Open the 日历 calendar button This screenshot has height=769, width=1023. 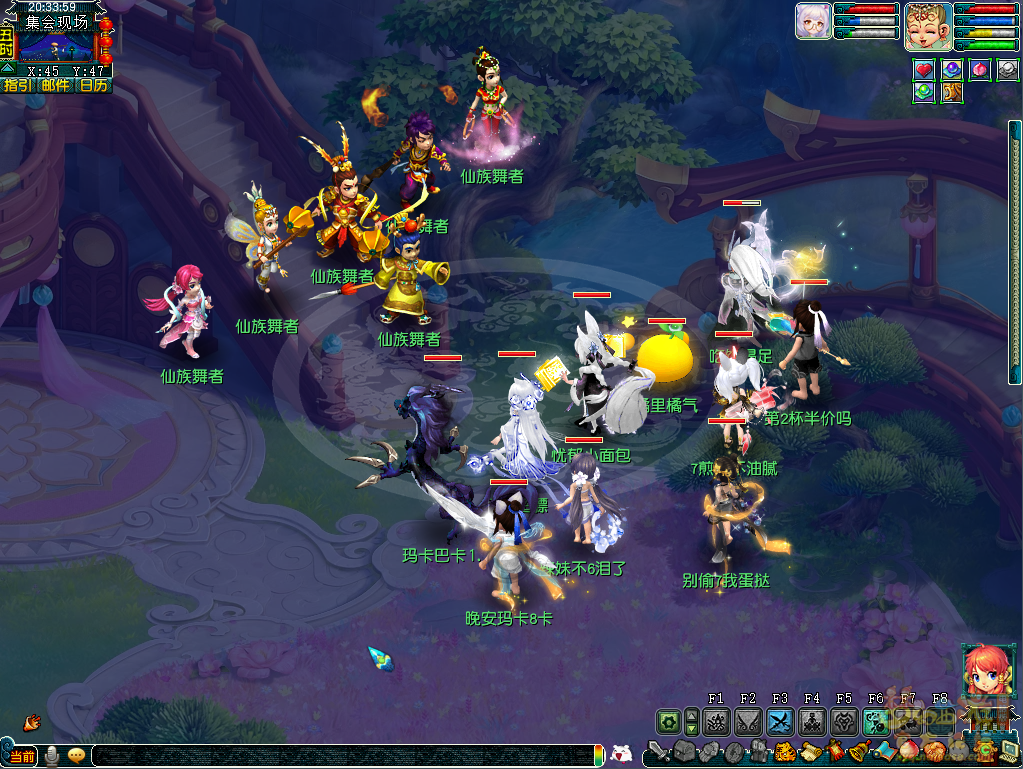coord(93,85)
